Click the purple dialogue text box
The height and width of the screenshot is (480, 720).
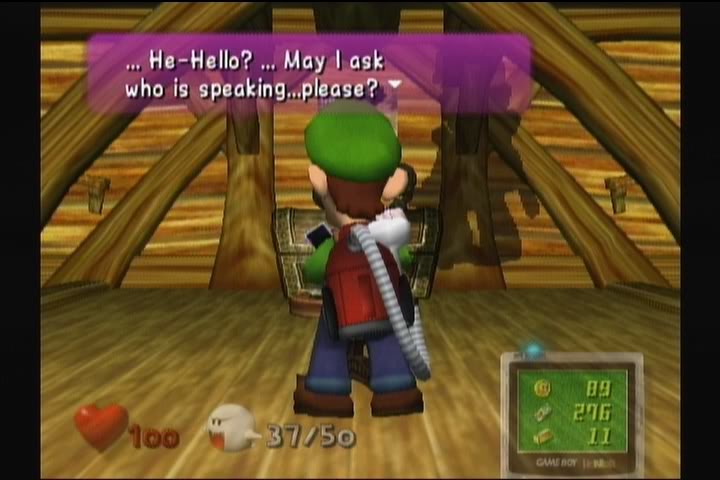click(x=308, y=73)
